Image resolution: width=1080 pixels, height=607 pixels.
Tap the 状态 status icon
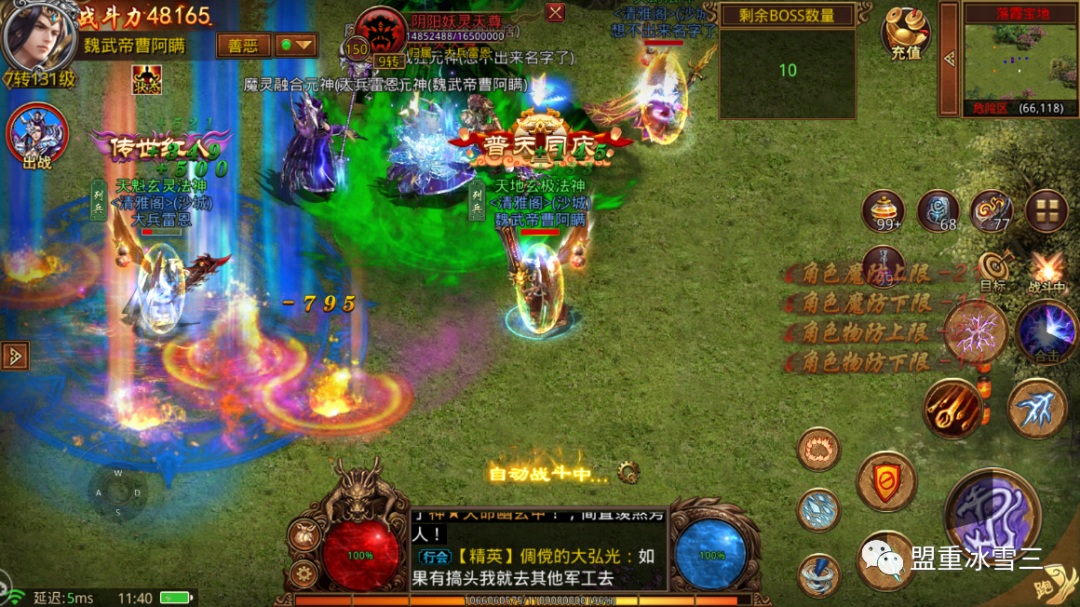point(147,79)
